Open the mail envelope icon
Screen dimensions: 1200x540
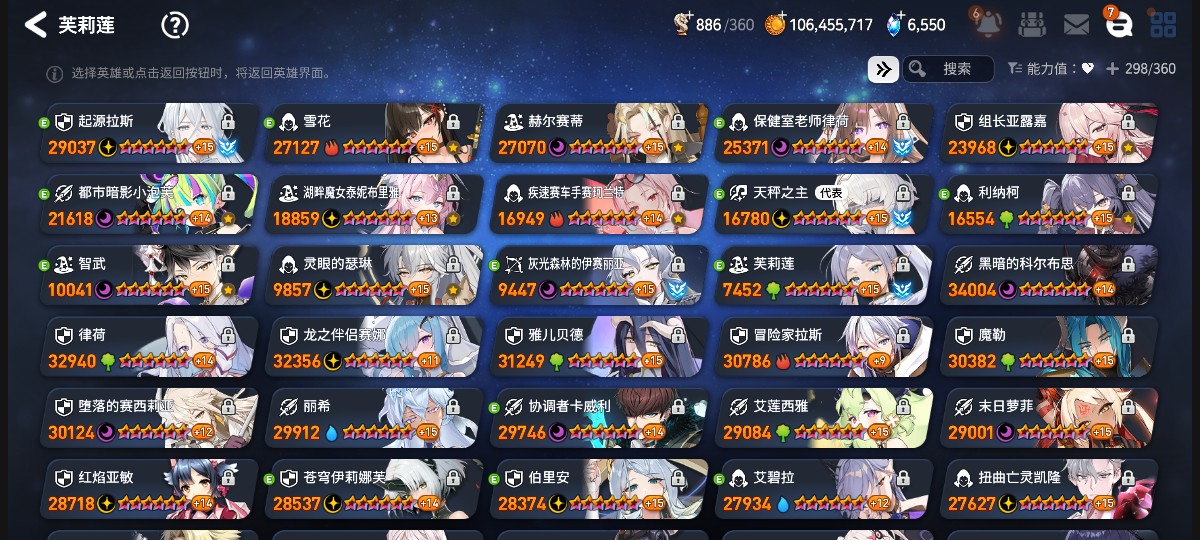click(1076, 25)
